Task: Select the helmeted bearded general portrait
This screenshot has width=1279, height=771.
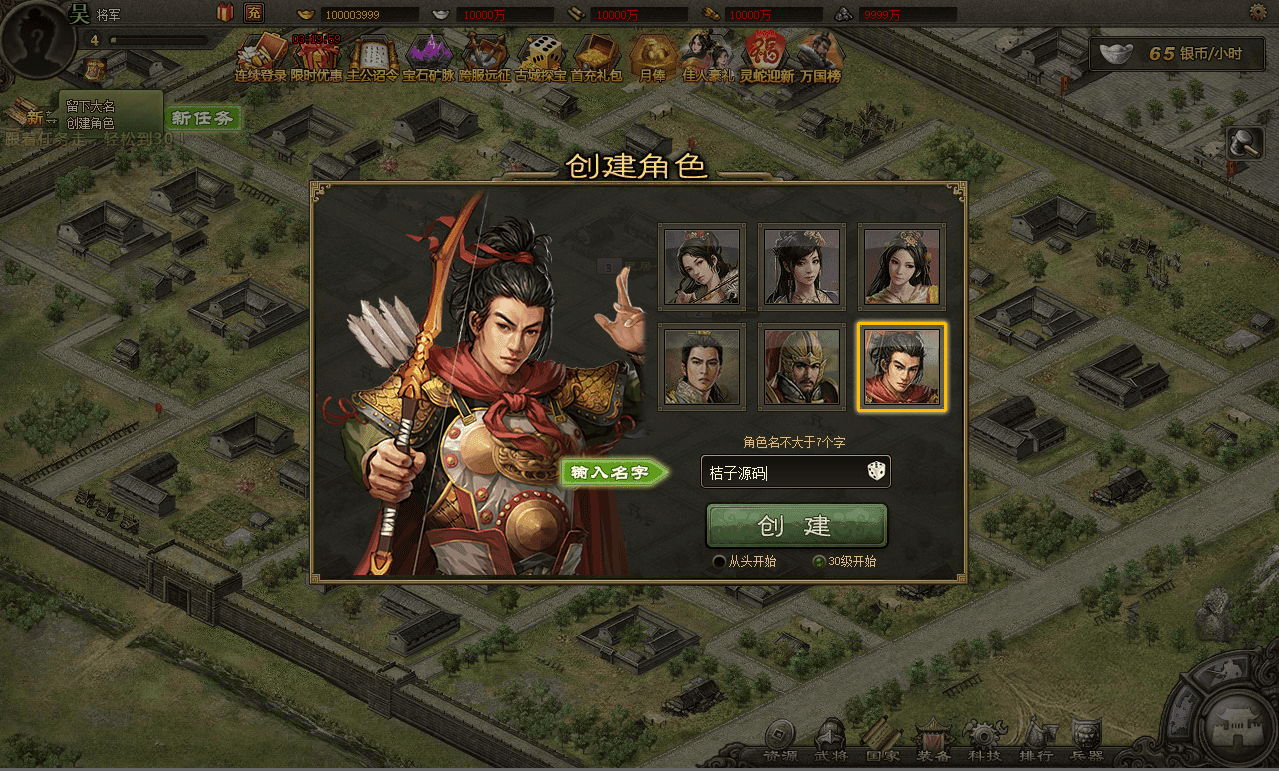Action: 802,366
